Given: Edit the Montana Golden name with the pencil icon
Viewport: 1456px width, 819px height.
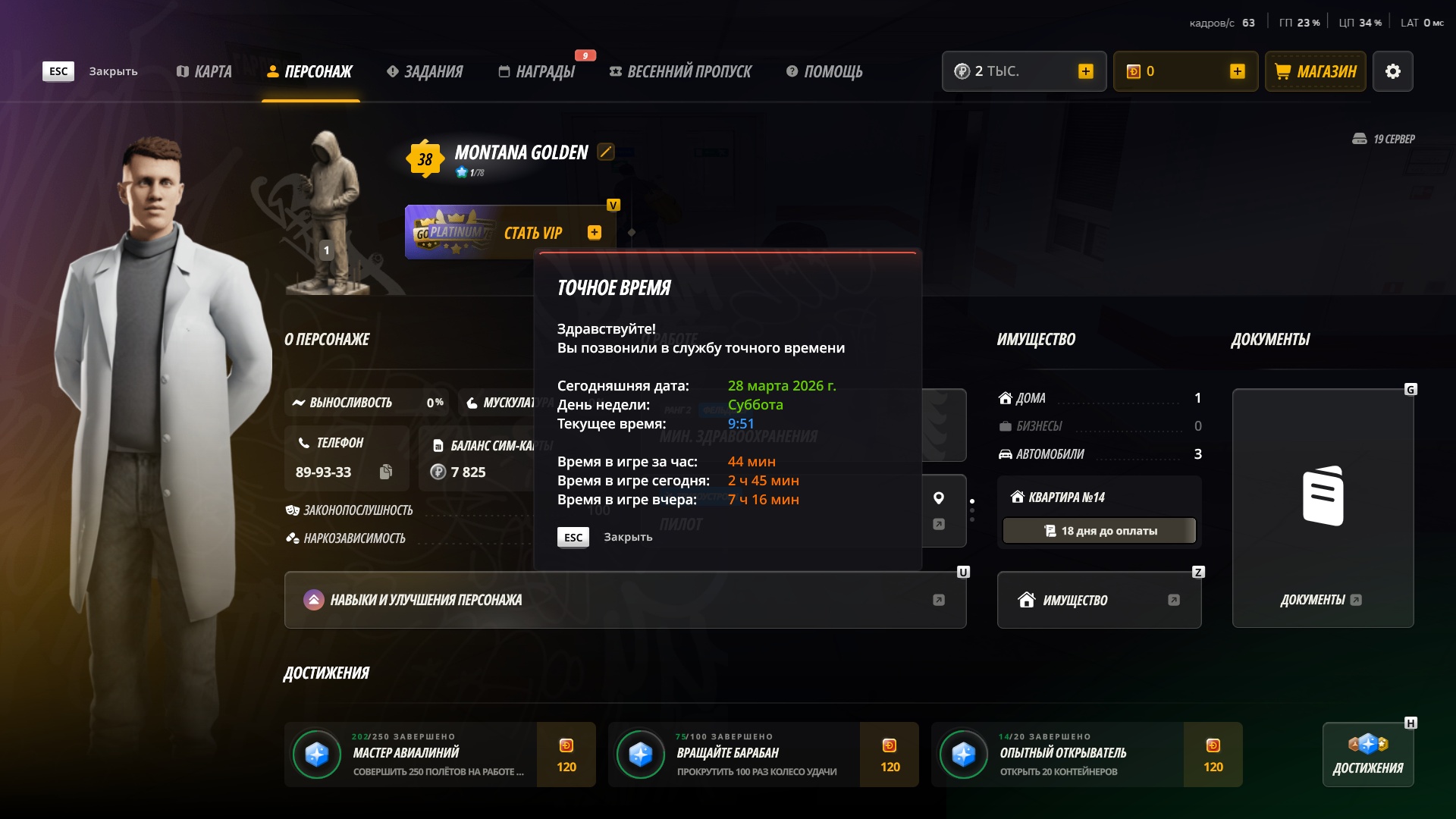Looking at the screenshot, I should click(605, 152).
